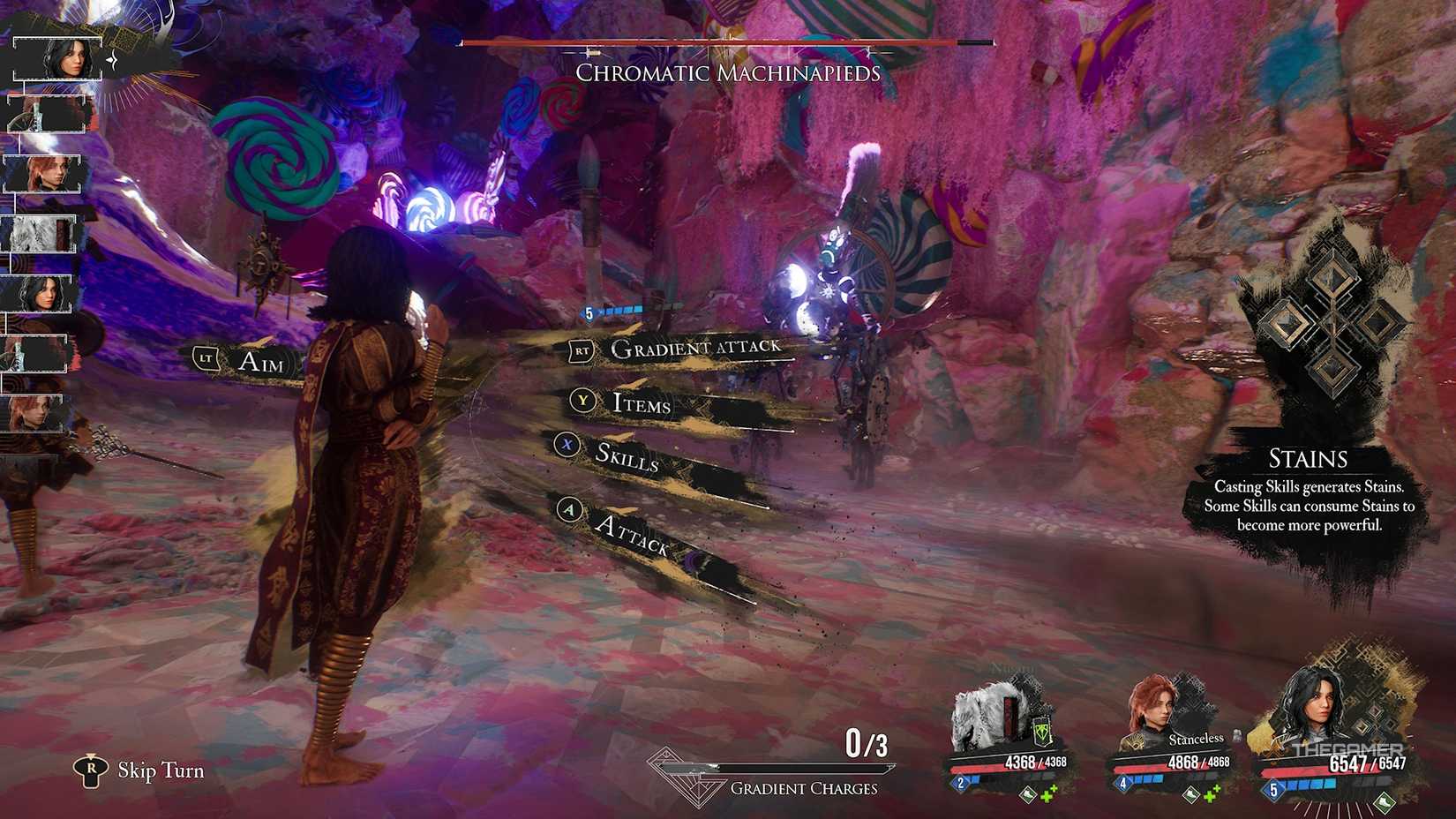Image resolution: width=1456 pixels, height=819 pixels.
Task: Click the RT icon beside Gradient Attack
Action: (x=582, y=350)
